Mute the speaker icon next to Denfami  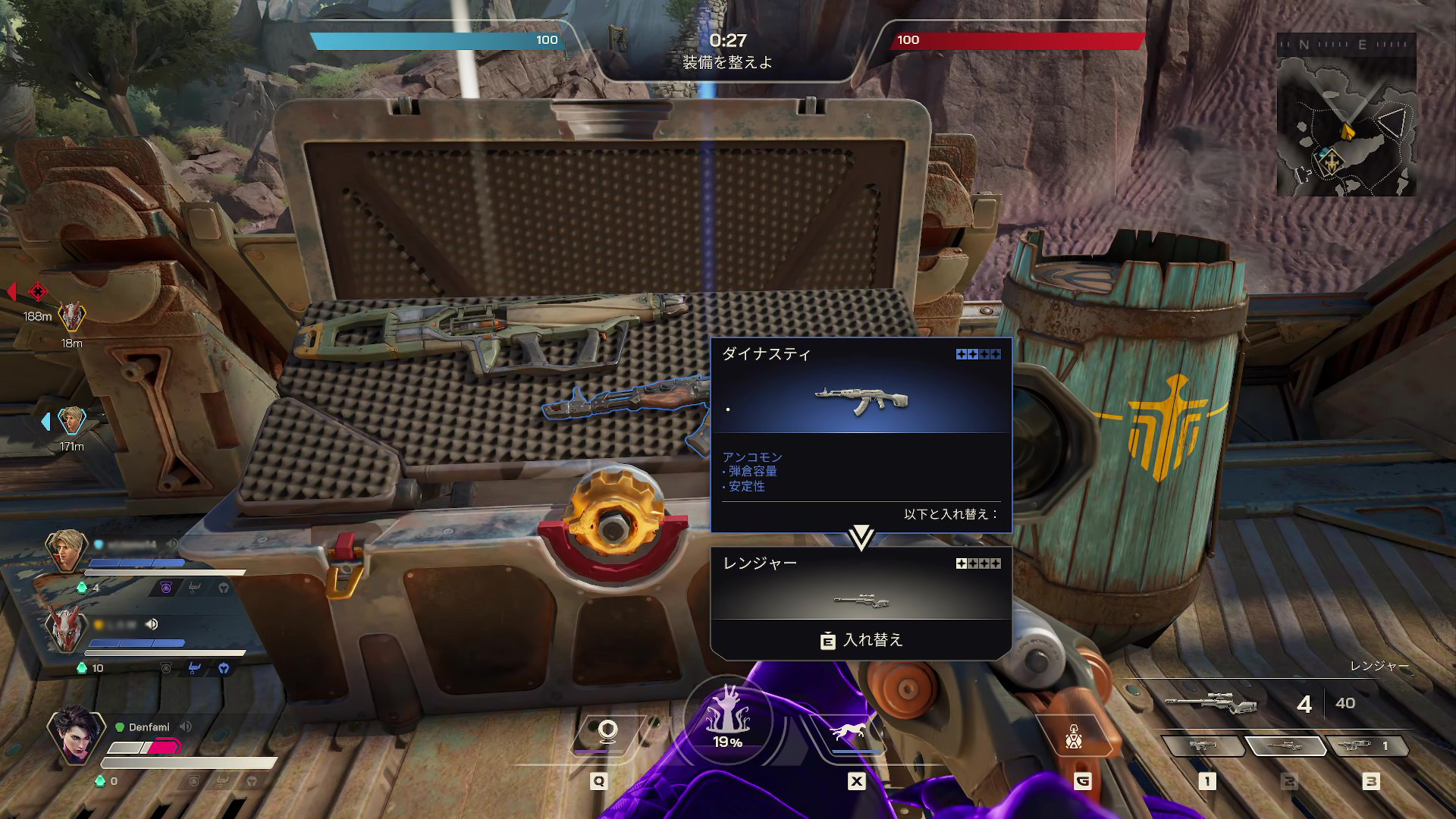(x=185, y=726)
